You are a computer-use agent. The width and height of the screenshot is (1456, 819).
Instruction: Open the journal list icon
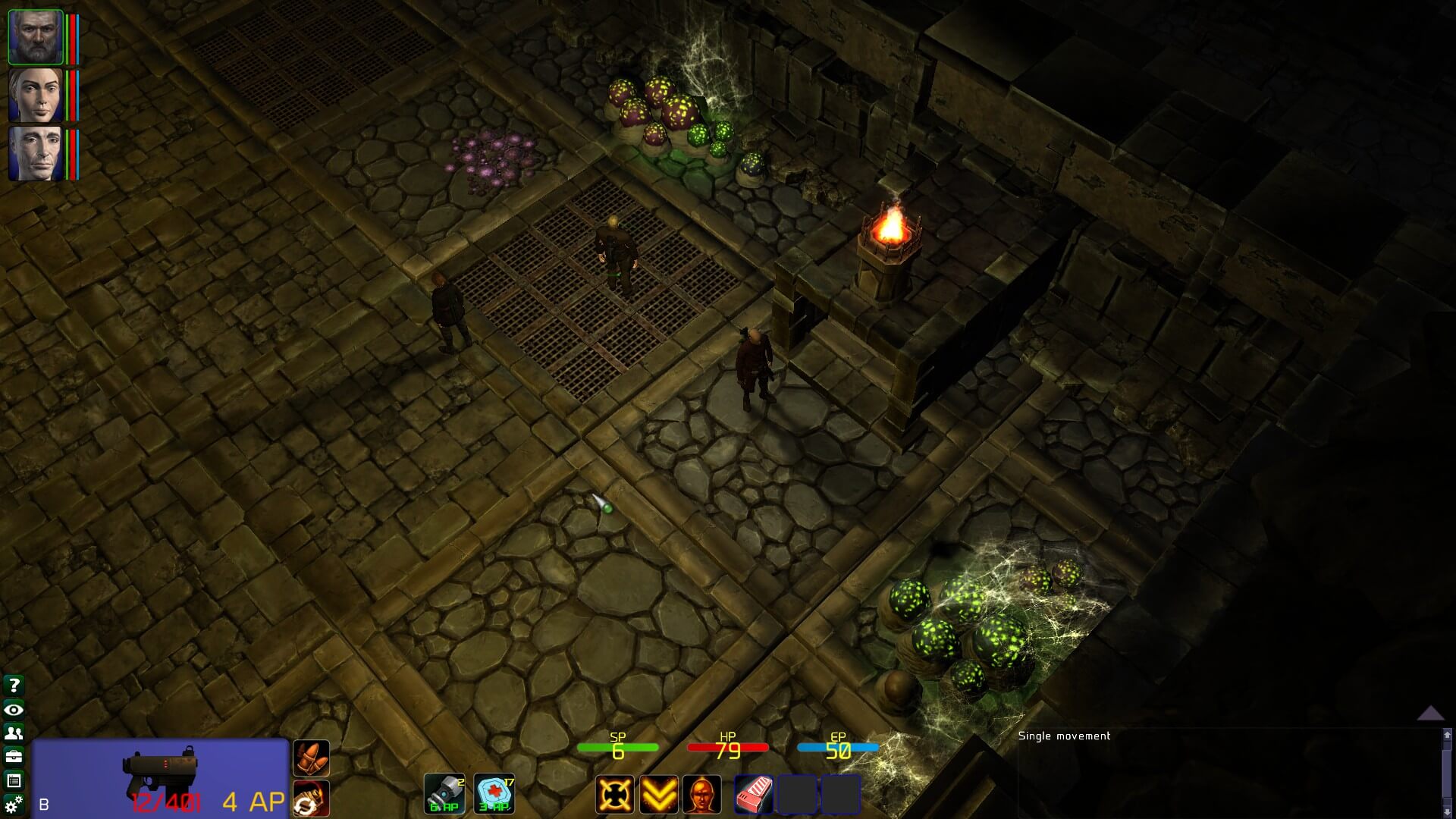(14, 780)
